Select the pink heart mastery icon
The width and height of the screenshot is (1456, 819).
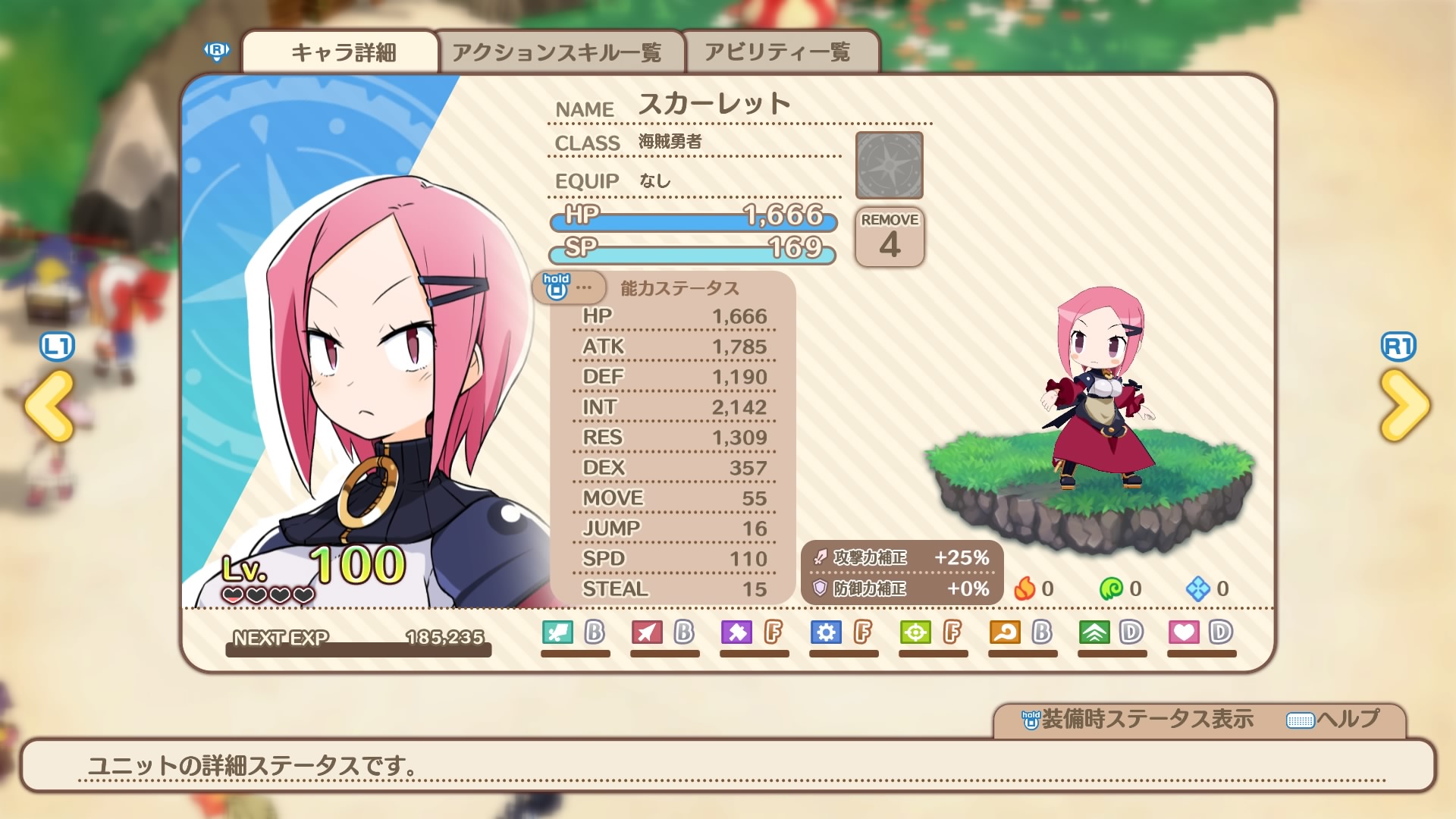click(1184, 632)
